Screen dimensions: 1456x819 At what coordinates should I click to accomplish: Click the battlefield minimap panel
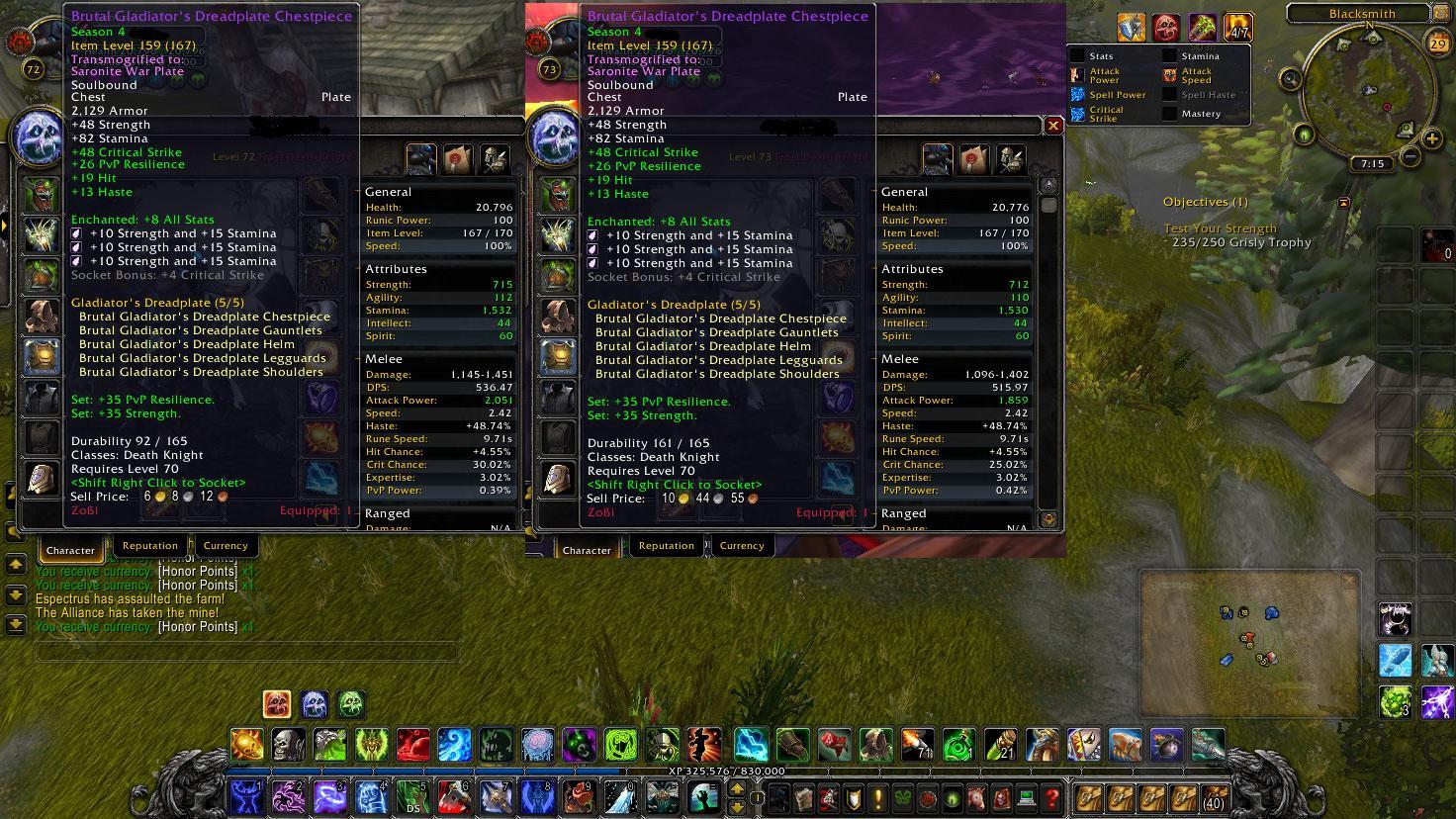click(1250, 643)
